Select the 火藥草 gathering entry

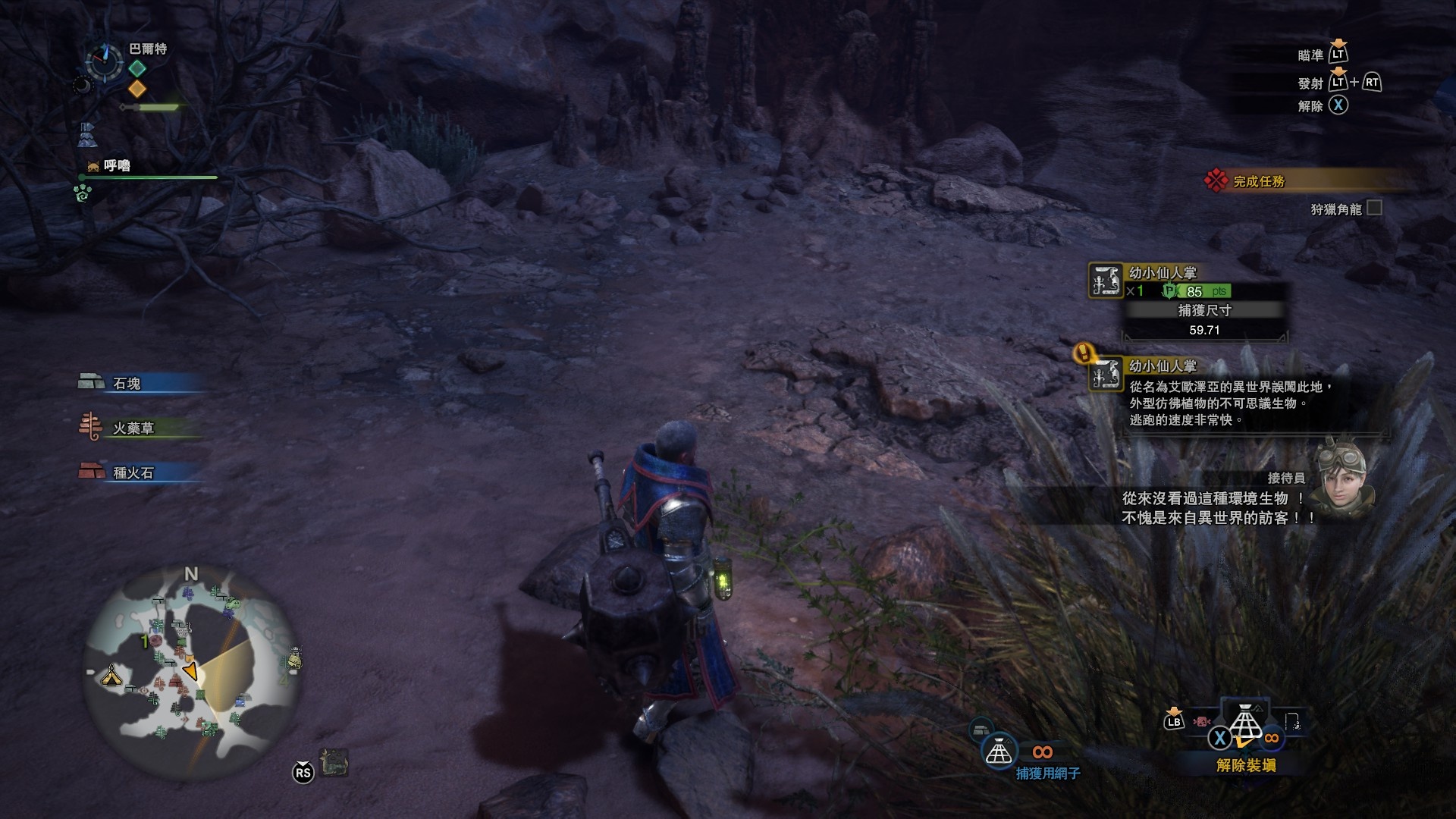coord(133,428)
